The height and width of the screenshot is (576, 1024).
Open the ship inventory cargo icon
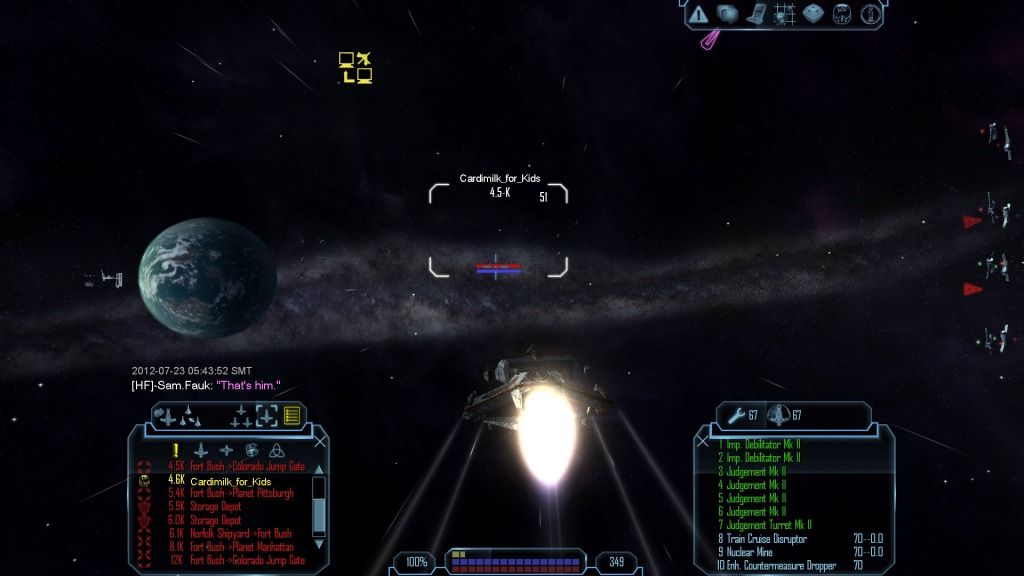coord(814,14)
